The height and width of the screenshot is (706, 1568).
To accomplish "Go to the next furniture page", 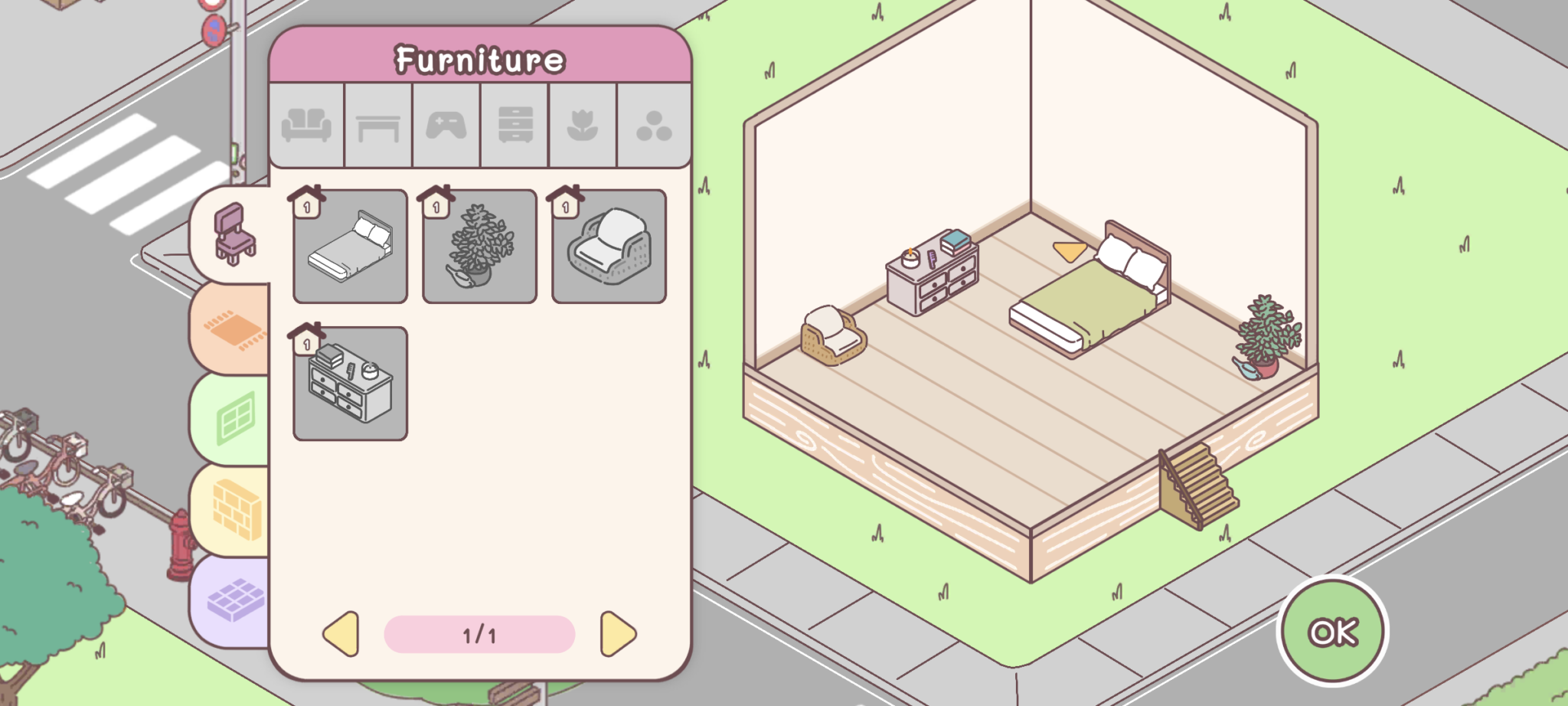I will tap(618, 634).
